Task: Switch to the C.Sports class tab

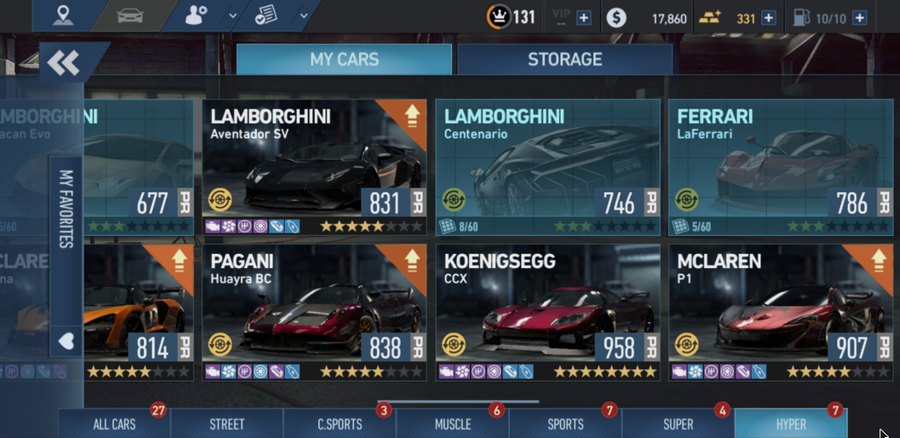Action: [340, 424]
